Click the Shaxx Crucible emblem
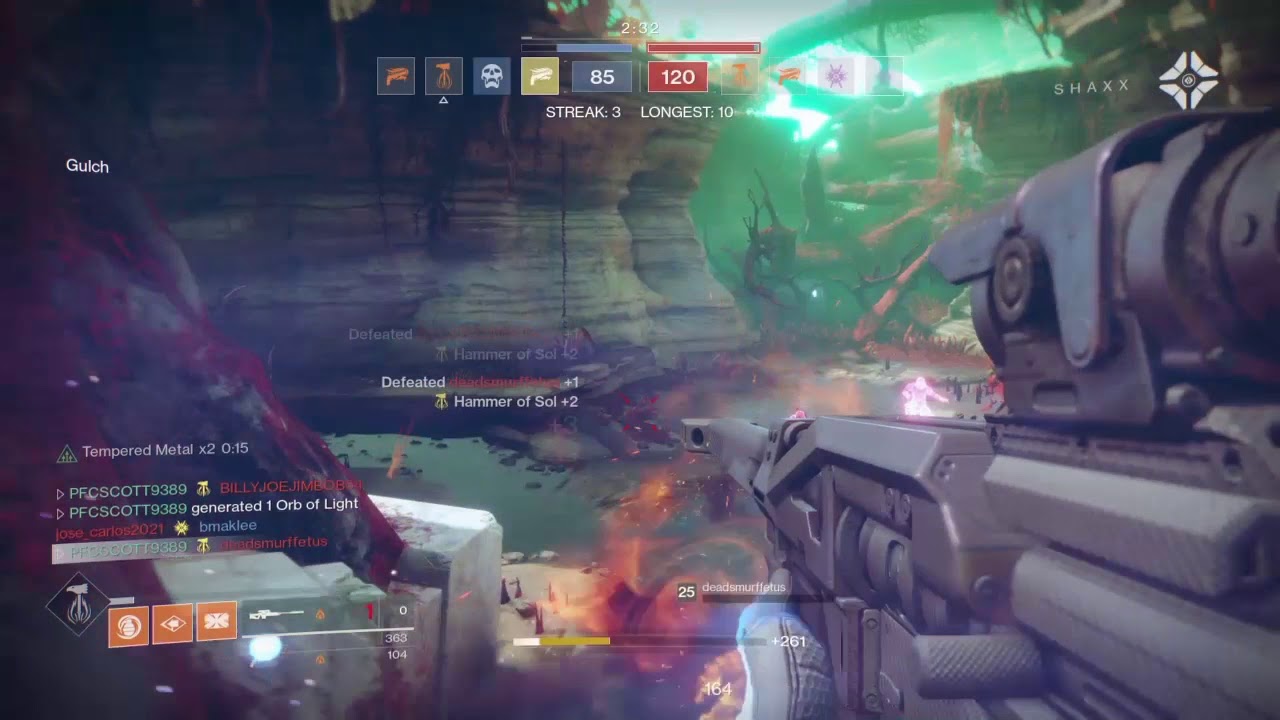Viewport: 1280px width, 720px height. click(1188, 81)
